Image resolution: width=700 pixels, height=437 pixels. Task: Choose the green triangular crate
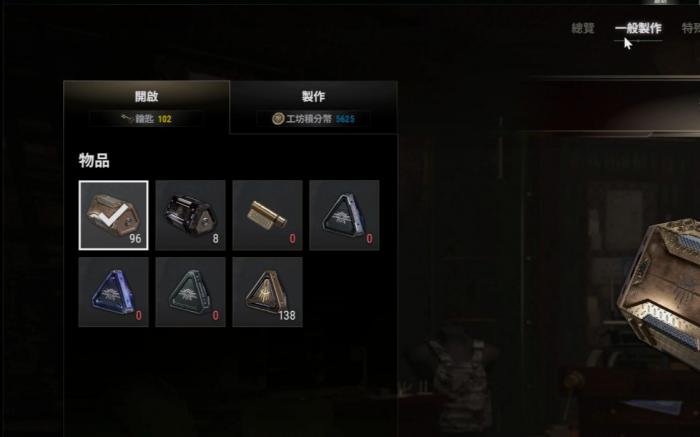(191, 292)
